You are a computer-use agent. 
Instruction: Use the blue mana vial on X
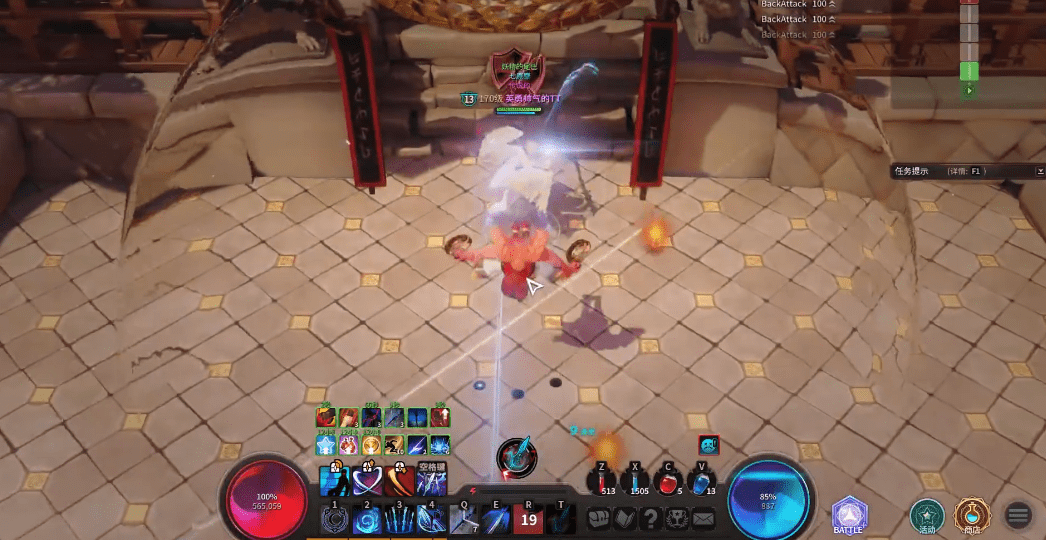click(636, 482)
